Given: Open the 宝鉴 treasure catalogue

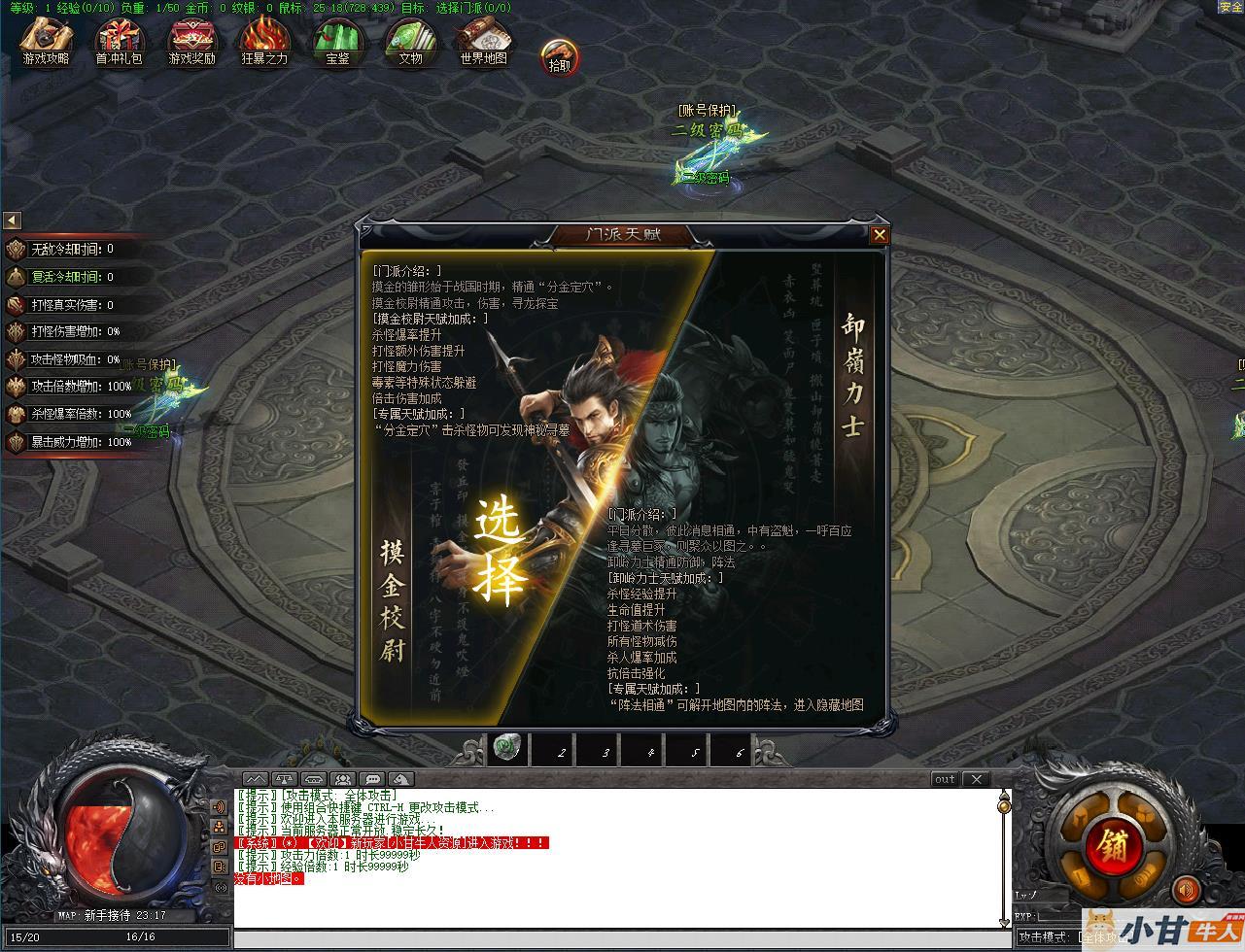Looking at the screenshot, I should 337,44.
